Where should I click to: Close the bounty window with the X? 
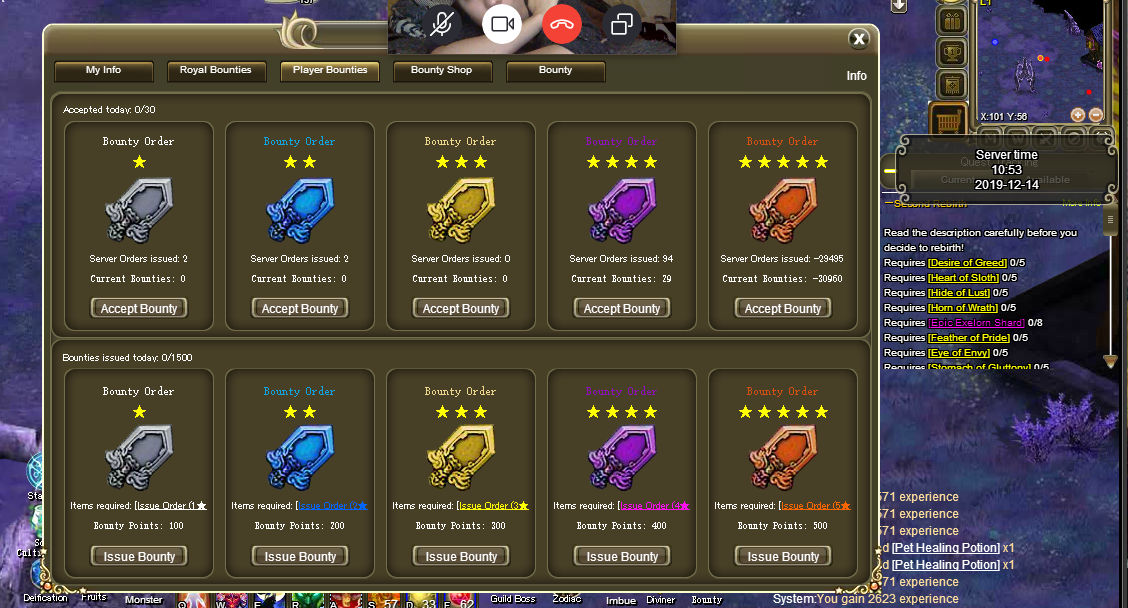pyautogui.click(x=858, y=39)
